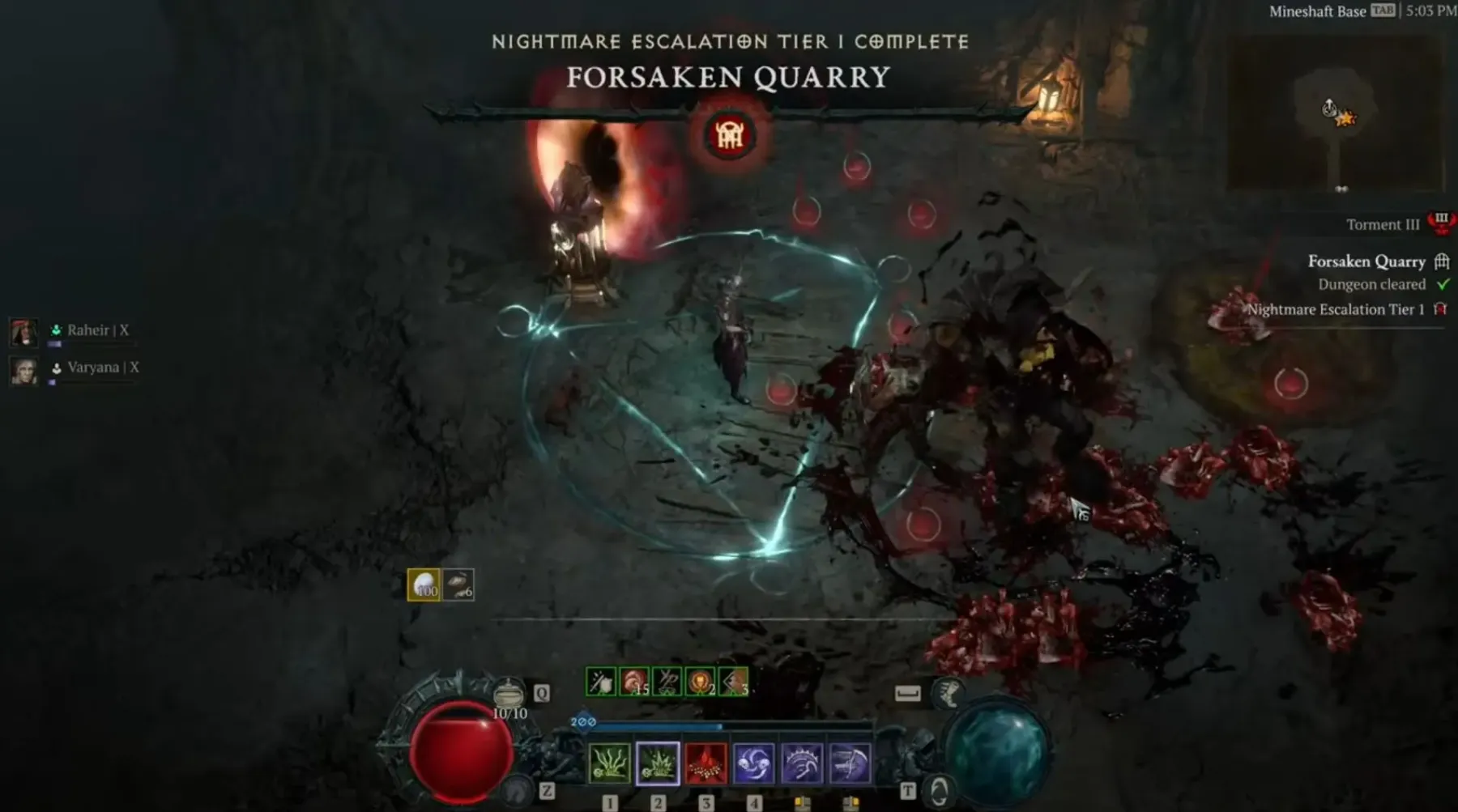
Task: Activate the purple spiked arc skill
Action: tap(802, 763)
